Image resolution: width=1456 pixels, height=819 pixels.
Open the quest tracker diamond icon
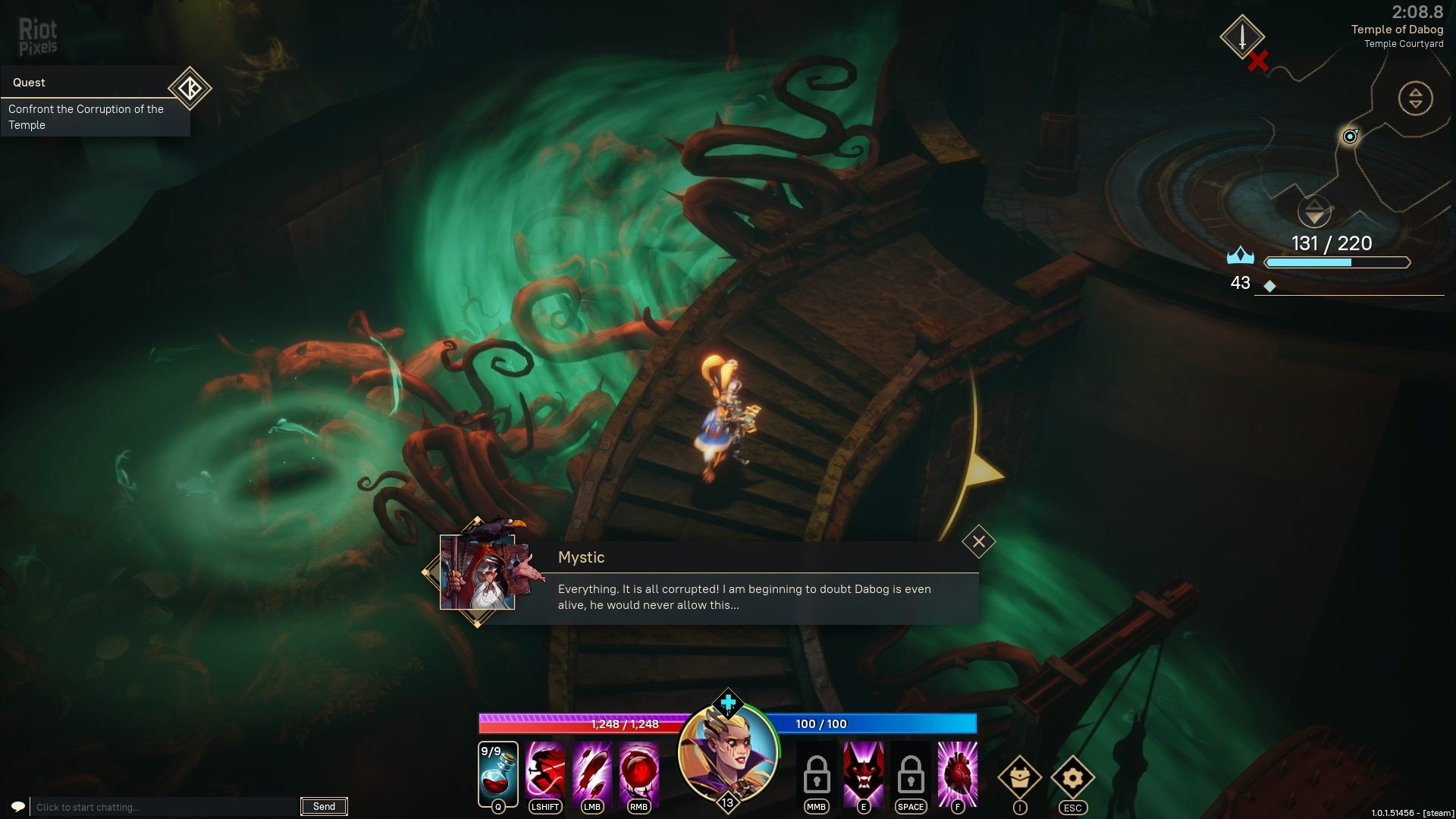[x=190, y=89]
